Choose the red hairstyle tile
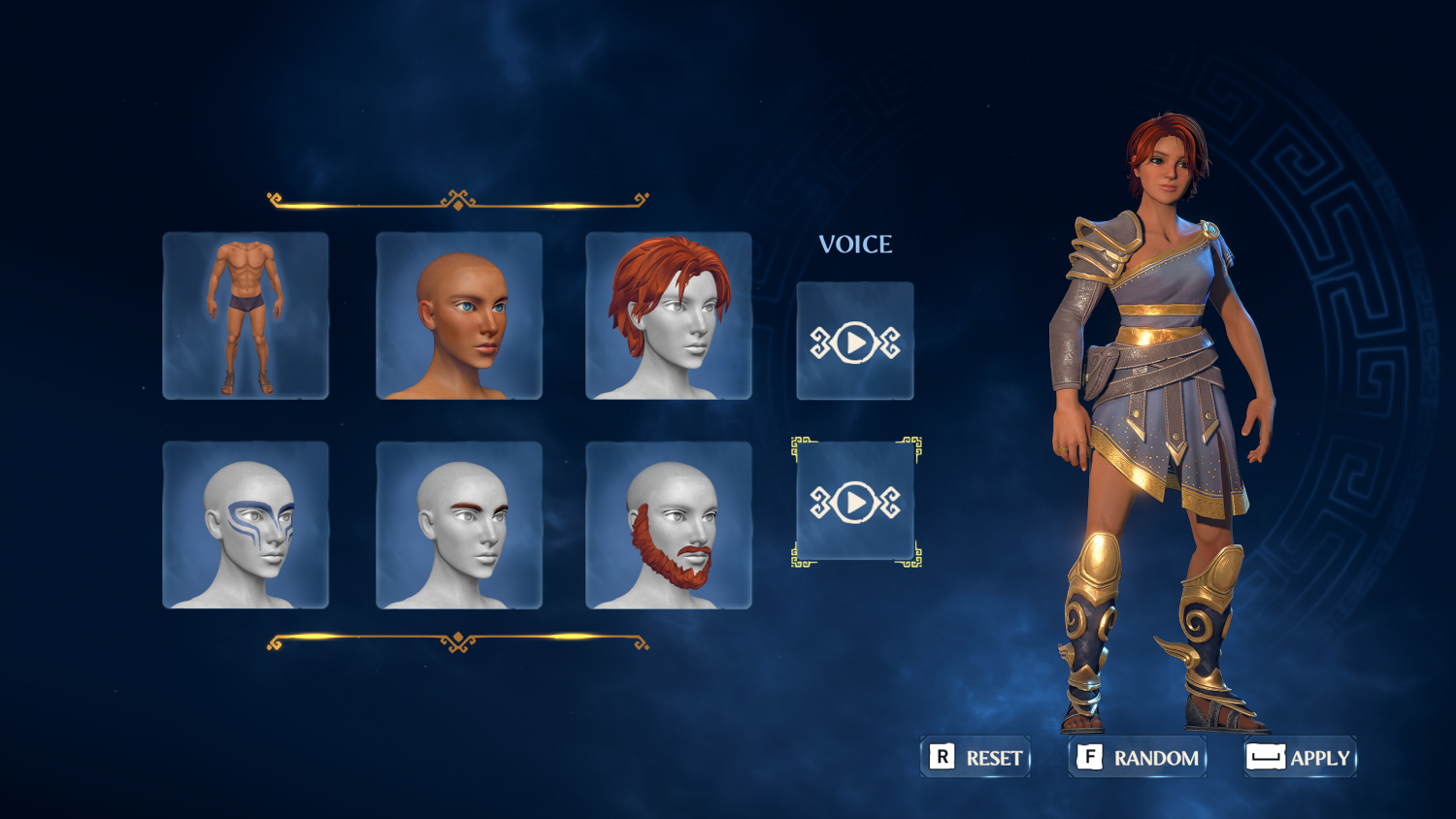 click(x=669, y=315)
